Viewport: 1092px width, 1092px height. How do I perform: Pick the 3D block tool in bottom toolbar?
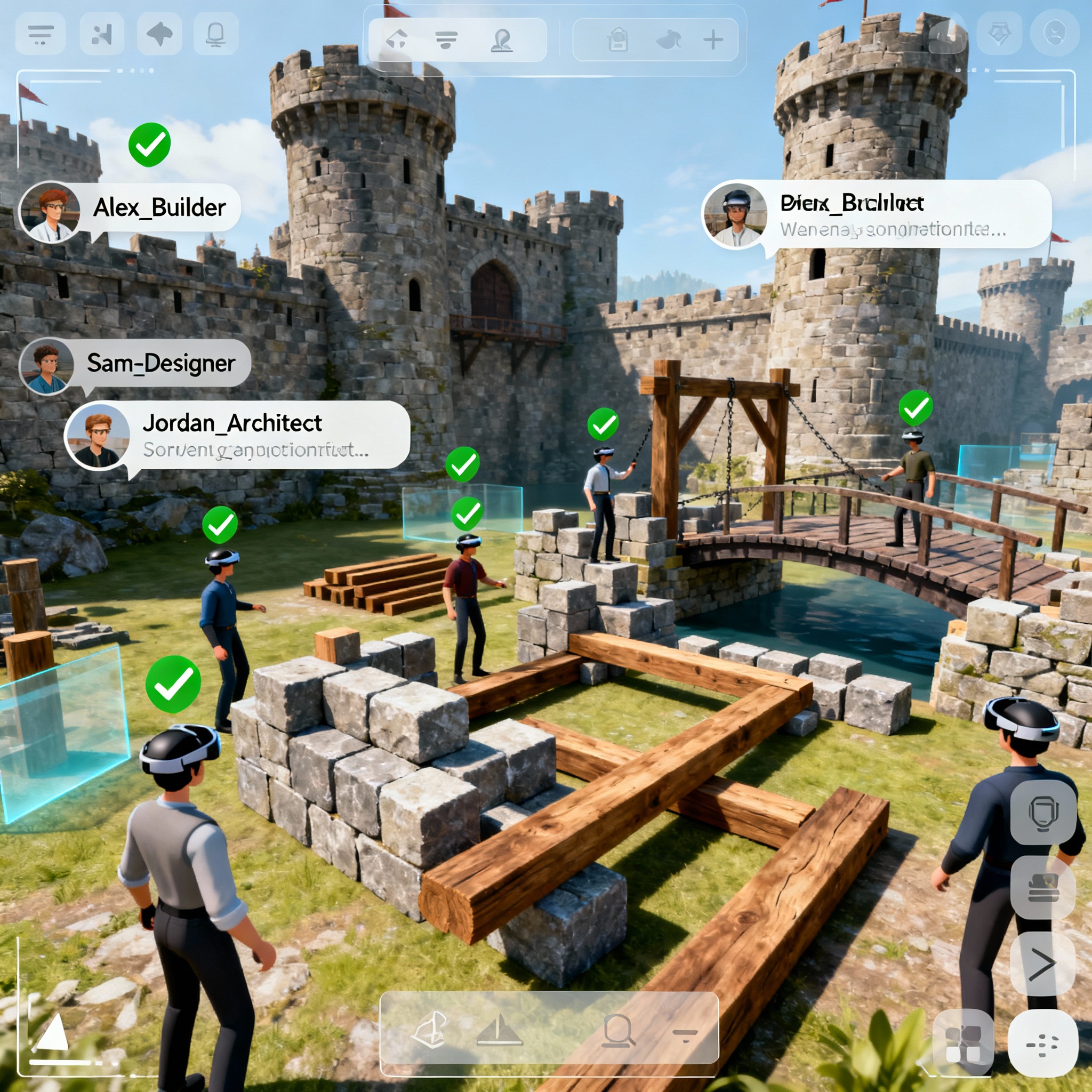pos(431,1030)
